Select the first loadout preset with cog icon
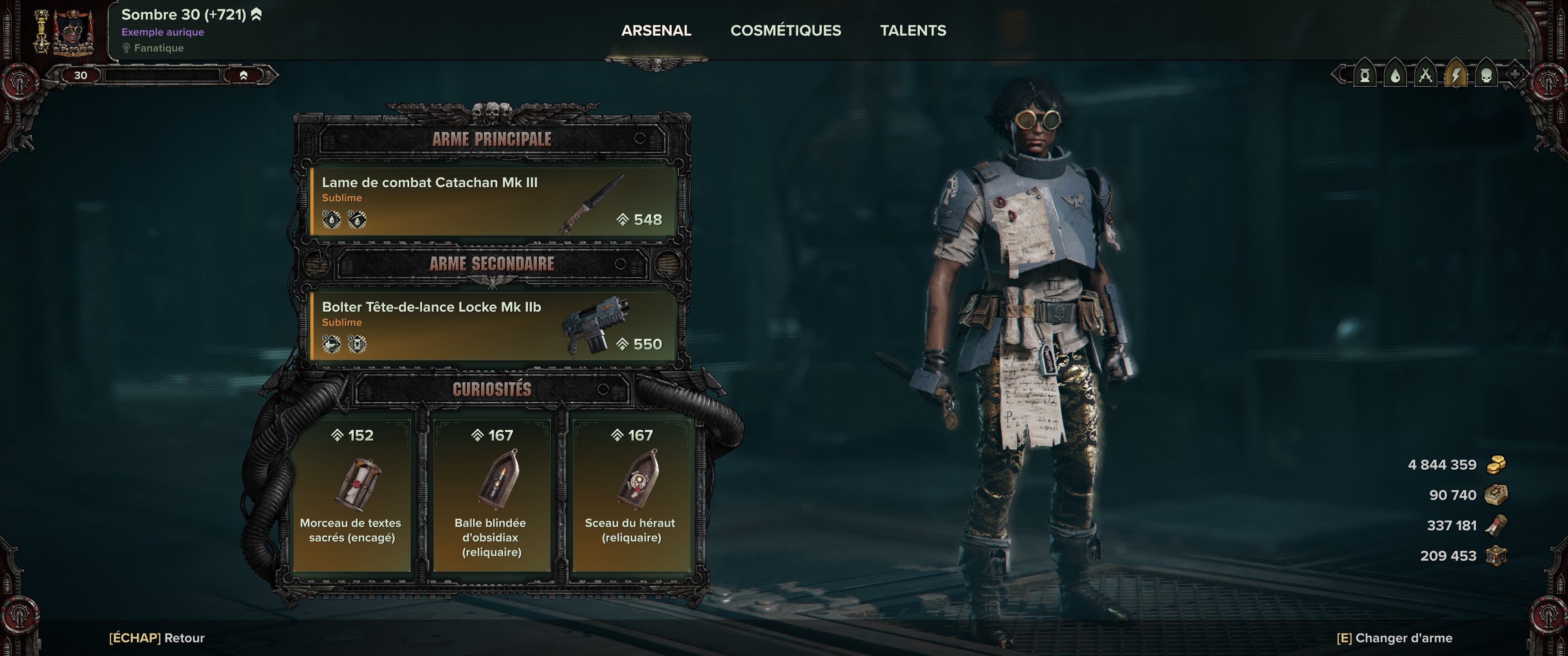Image resolution: width=1568 pixels, height=656 pixels. tap(1365, 76)
